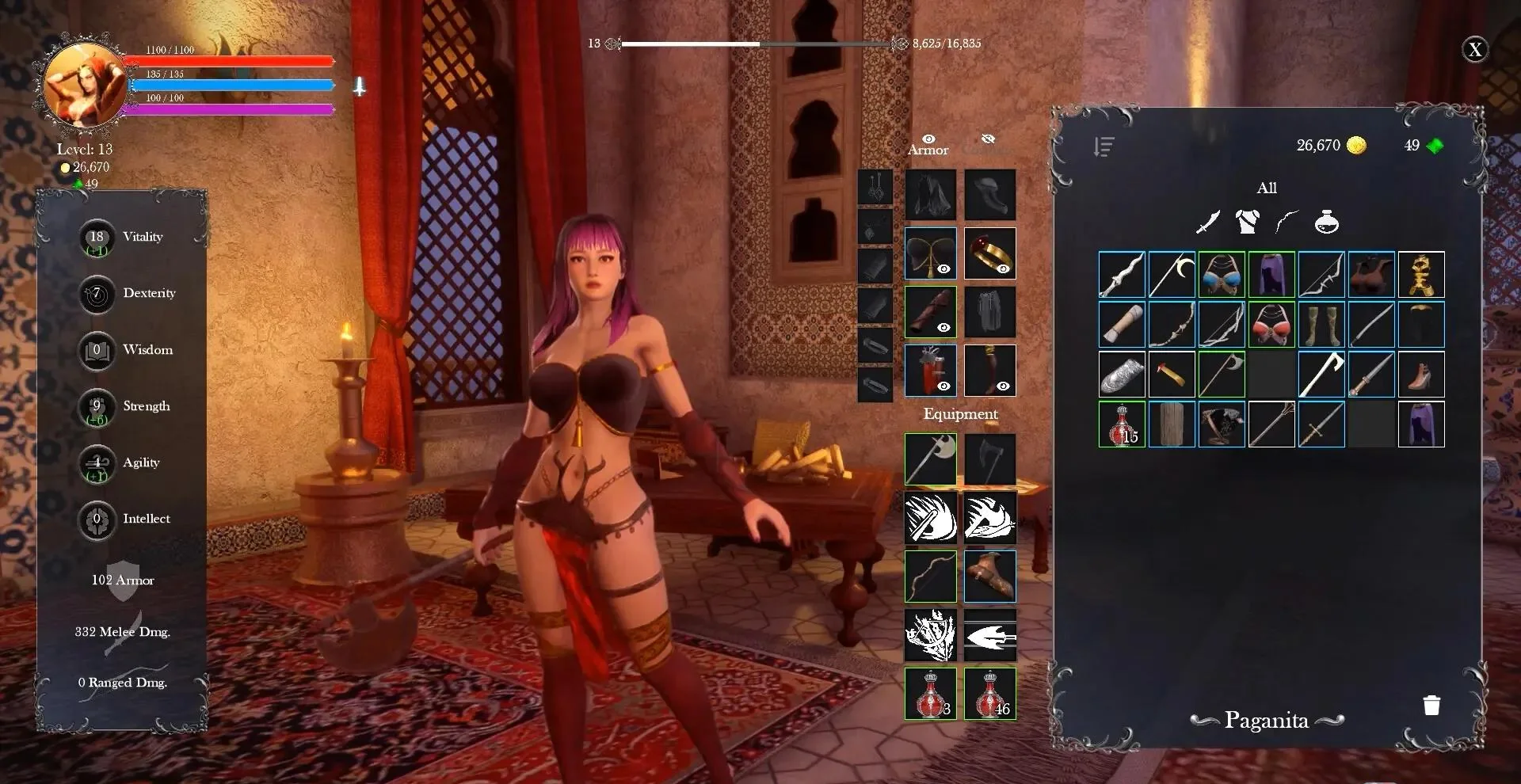Select the potion slot with 46 count

pyautogui.click(x=989, y=694)
